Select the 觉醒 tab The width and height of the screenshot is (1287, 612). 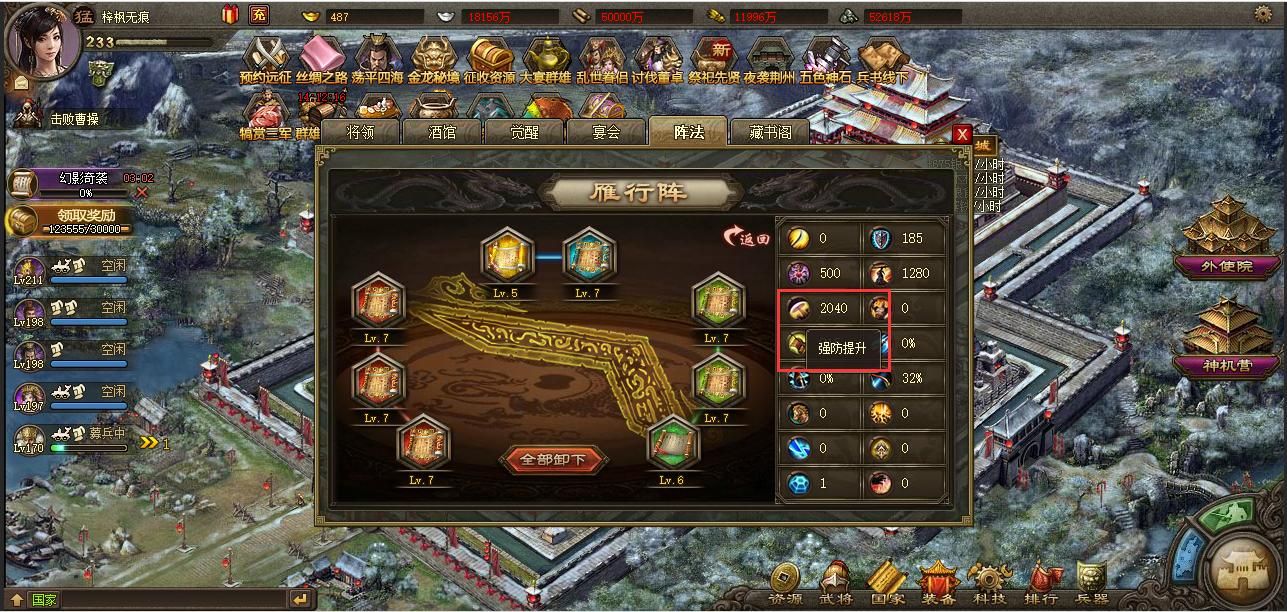524,132
